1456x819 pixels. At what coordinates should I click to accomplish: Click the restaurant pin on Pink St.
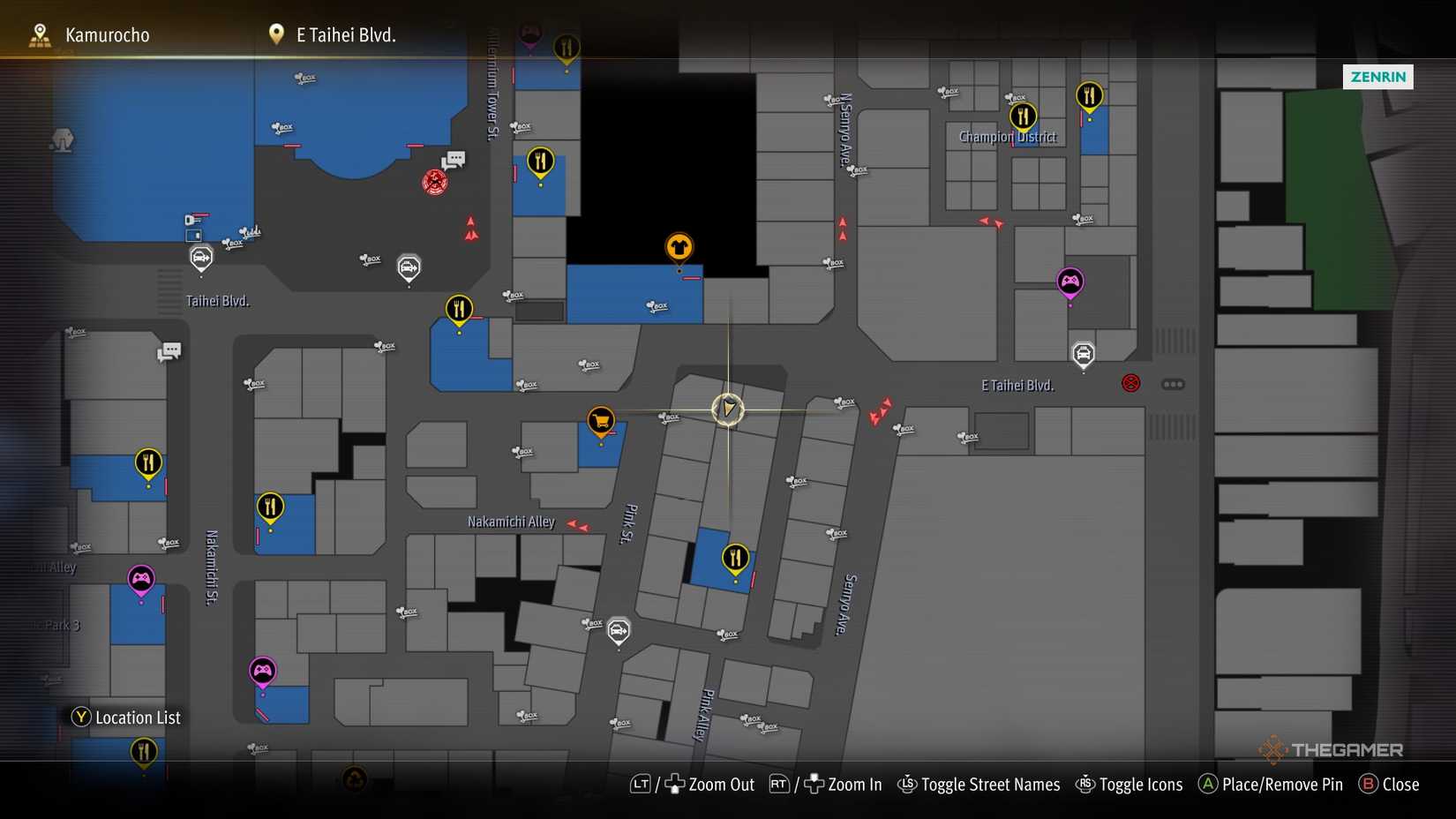click(x=736, y=556)
